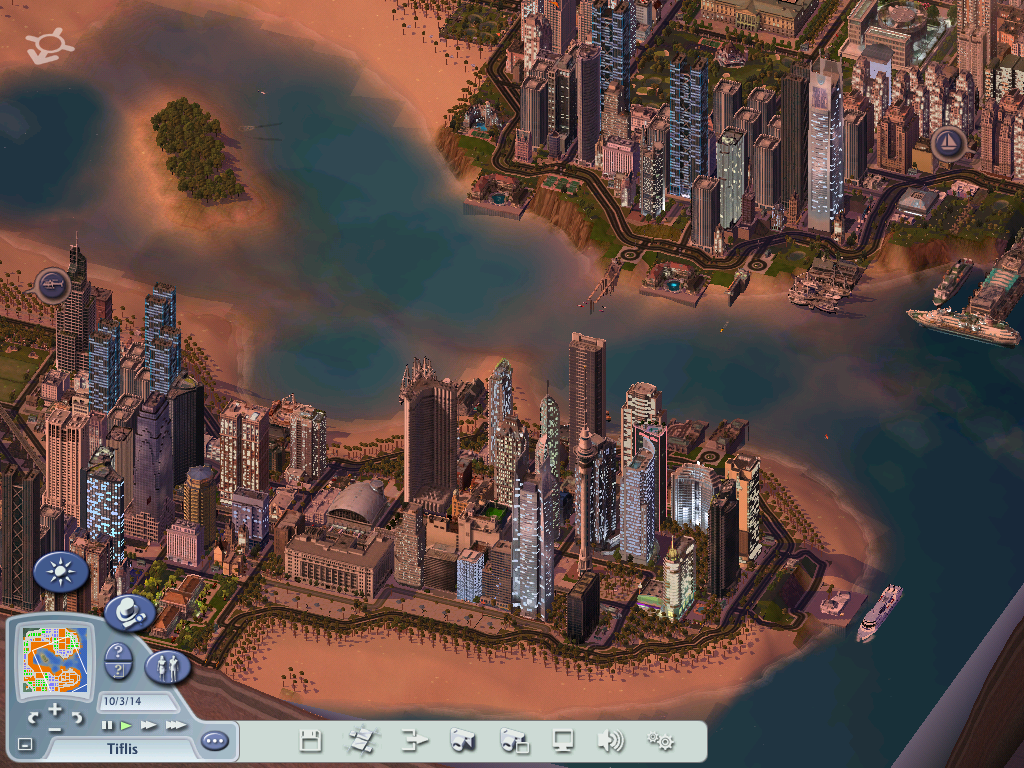The width and height of the screenshot is (1024, 768).
Task: Exit to region with the map icon
Action: pyautogui.click(x=361, y=741)
